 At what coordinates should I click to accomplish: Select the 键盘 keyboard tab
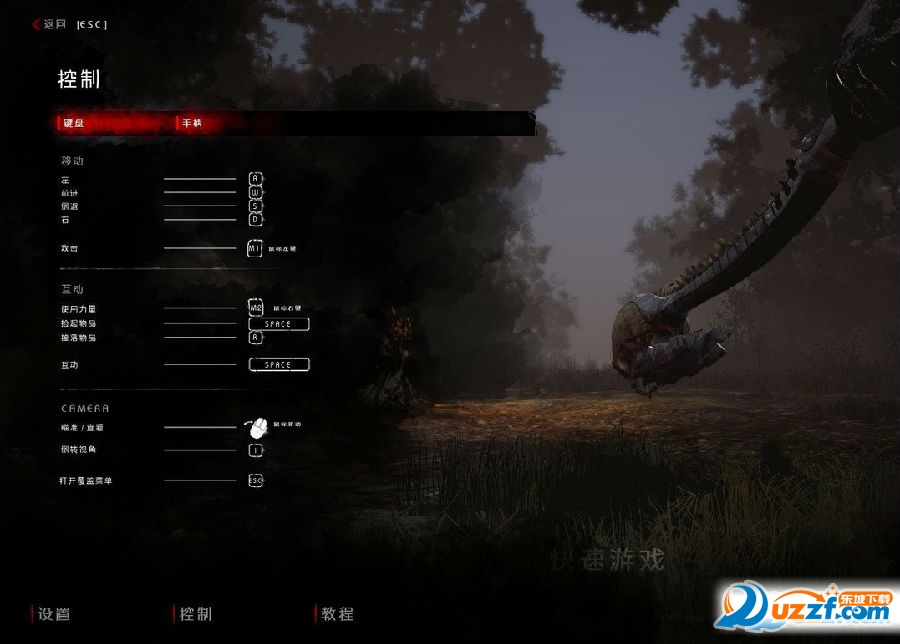75,123
